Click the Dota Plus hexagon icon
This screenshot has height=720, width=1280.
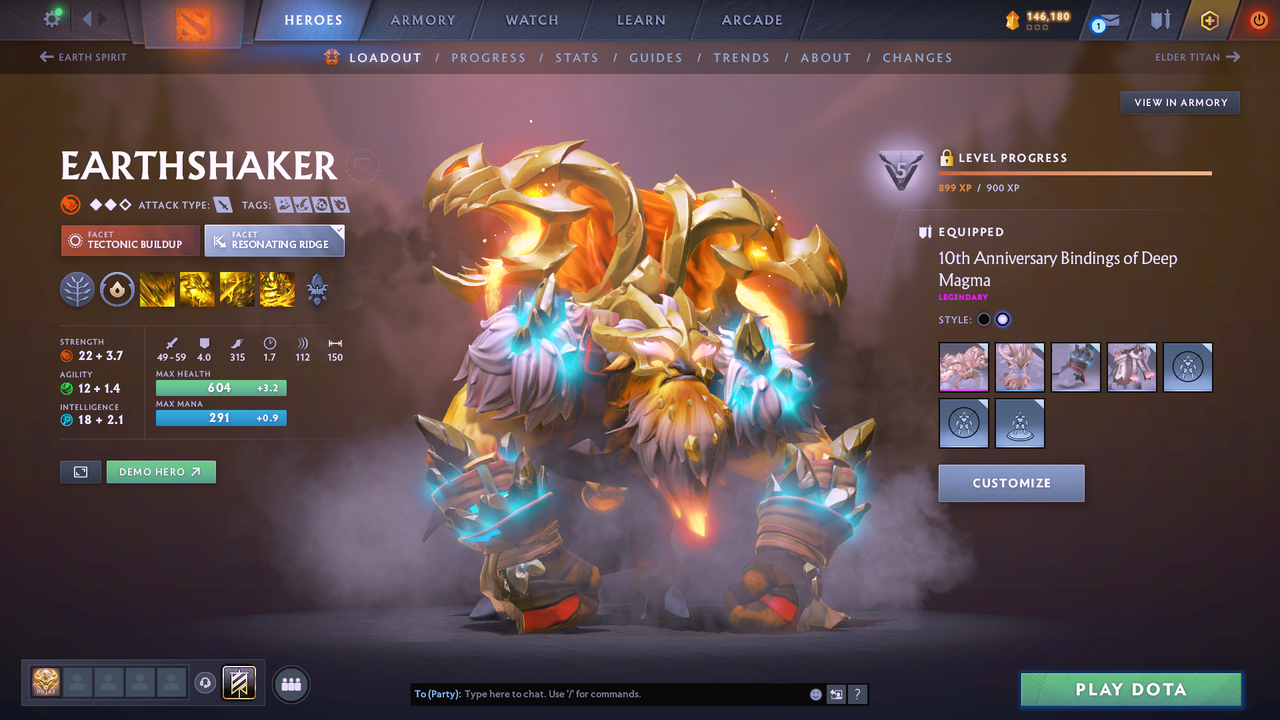(x=1209, y=20)
